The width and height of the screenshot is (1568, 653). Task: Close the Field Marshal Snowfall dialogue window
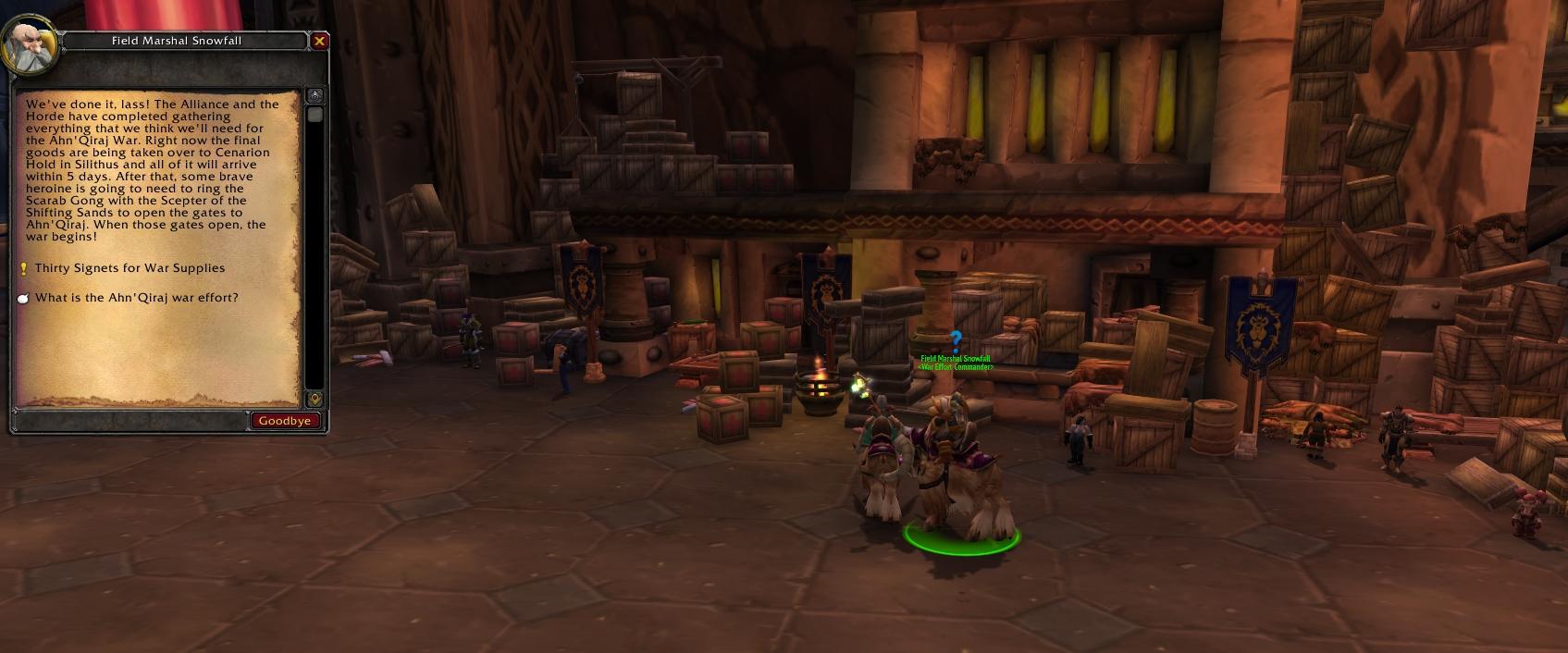[x=319, y=41]
